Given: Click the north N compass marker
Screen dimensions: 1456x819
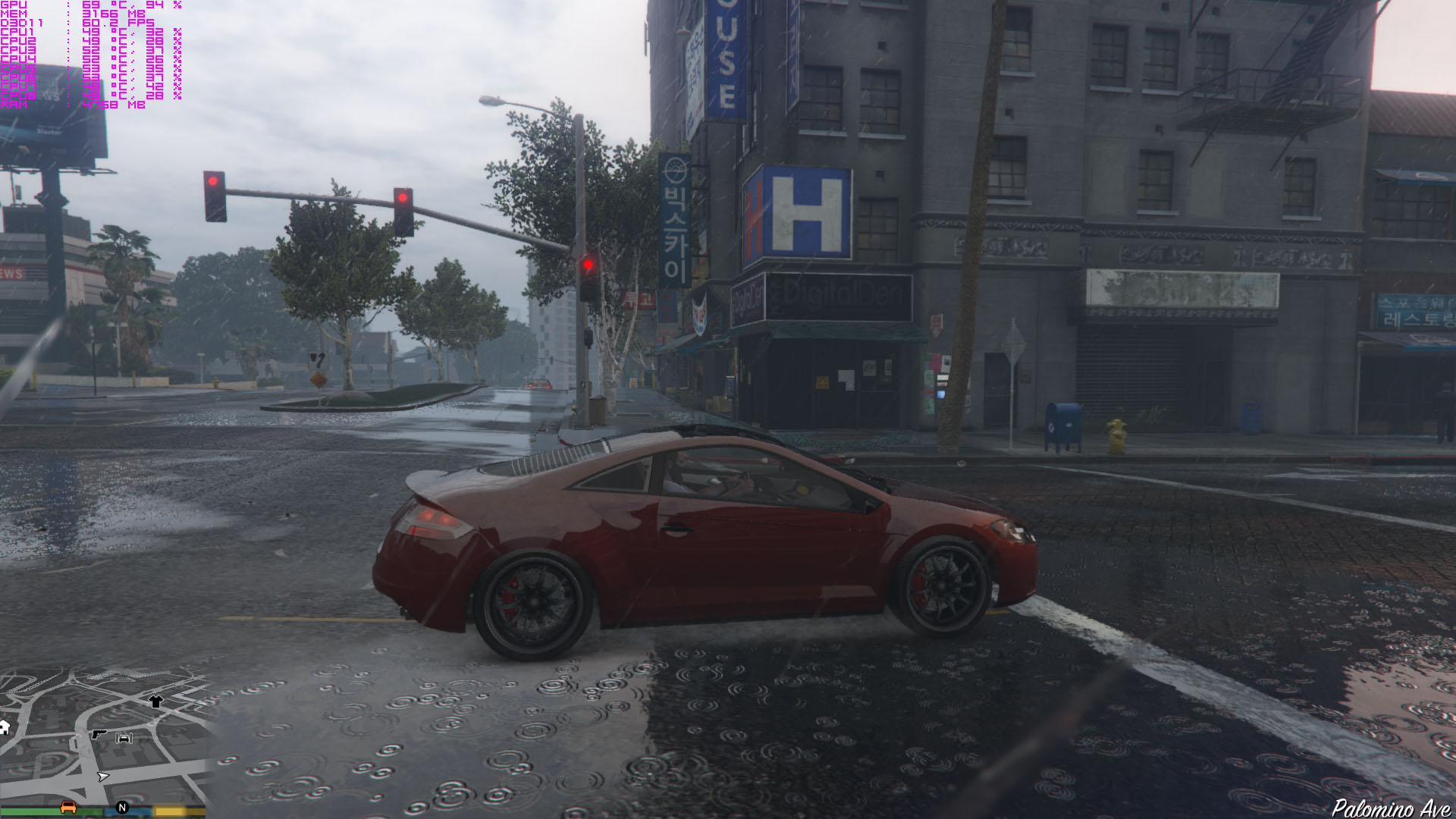Looking at the screenshot, I should 122,808.
